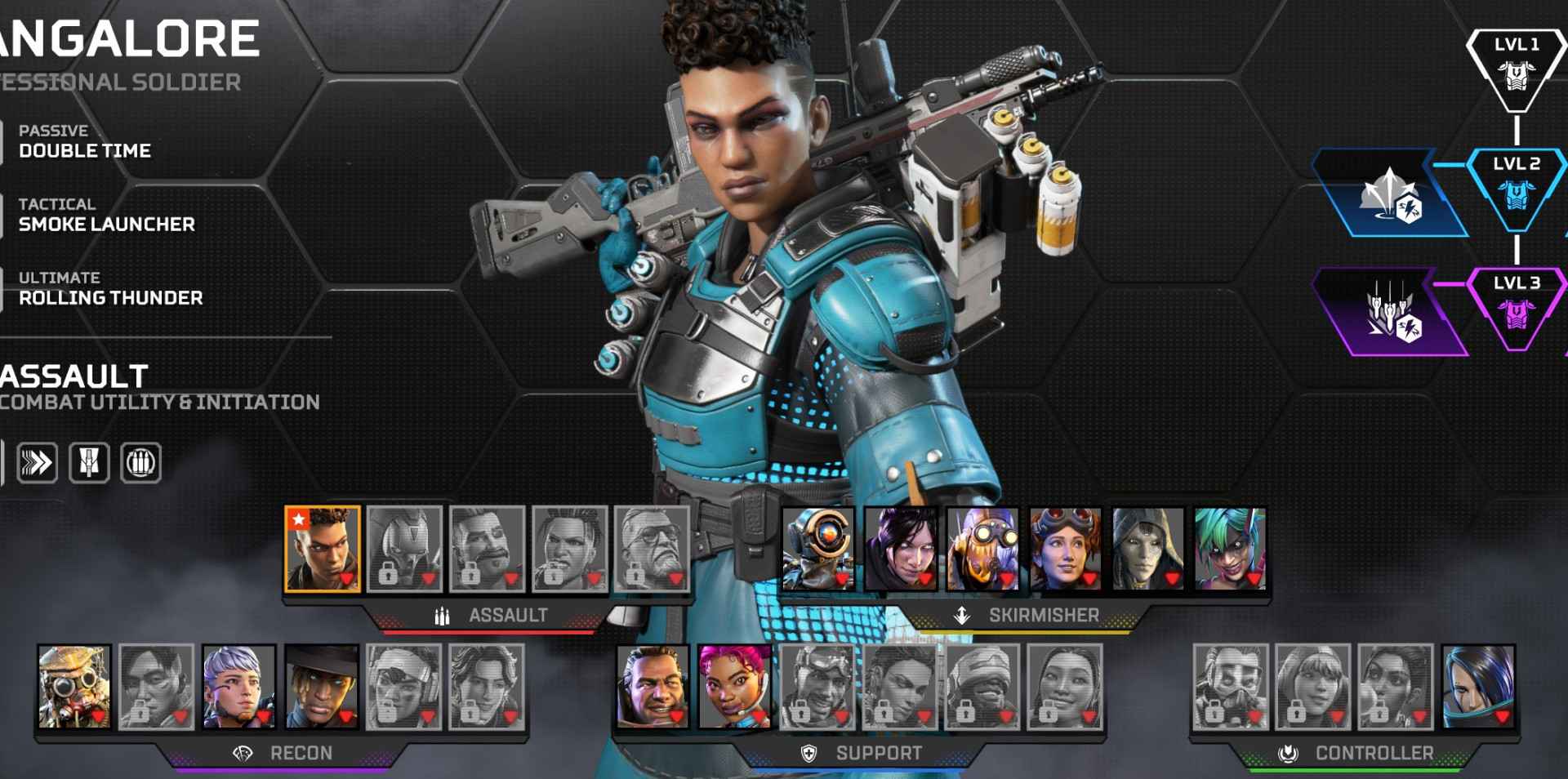1568x779 pixels.
Task: Select Pathfinder the robot legend
Action: [818, 548]
